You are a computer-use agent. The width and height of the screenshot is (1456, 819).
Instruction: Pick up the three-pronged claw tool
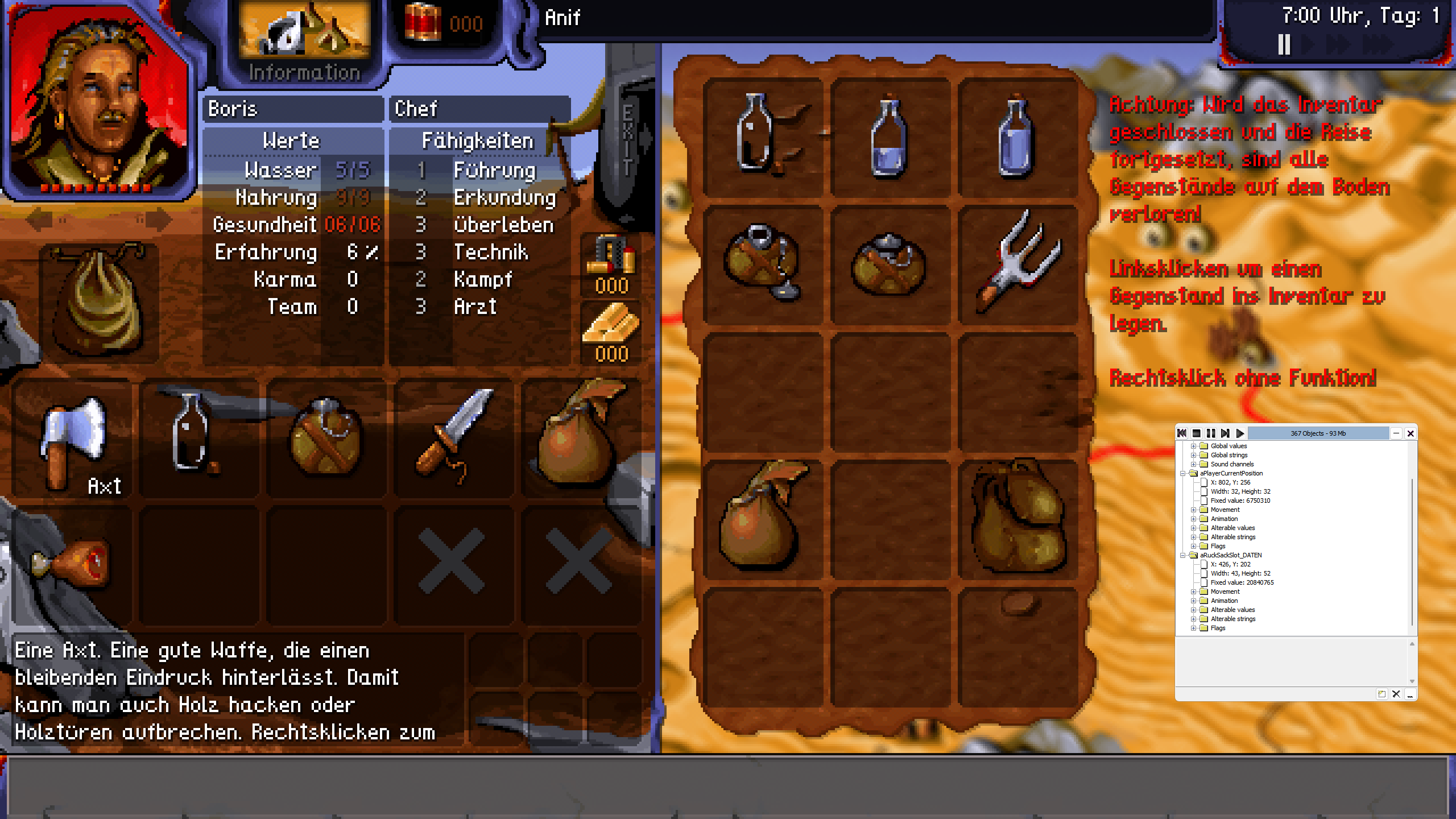pos(1018,262)
